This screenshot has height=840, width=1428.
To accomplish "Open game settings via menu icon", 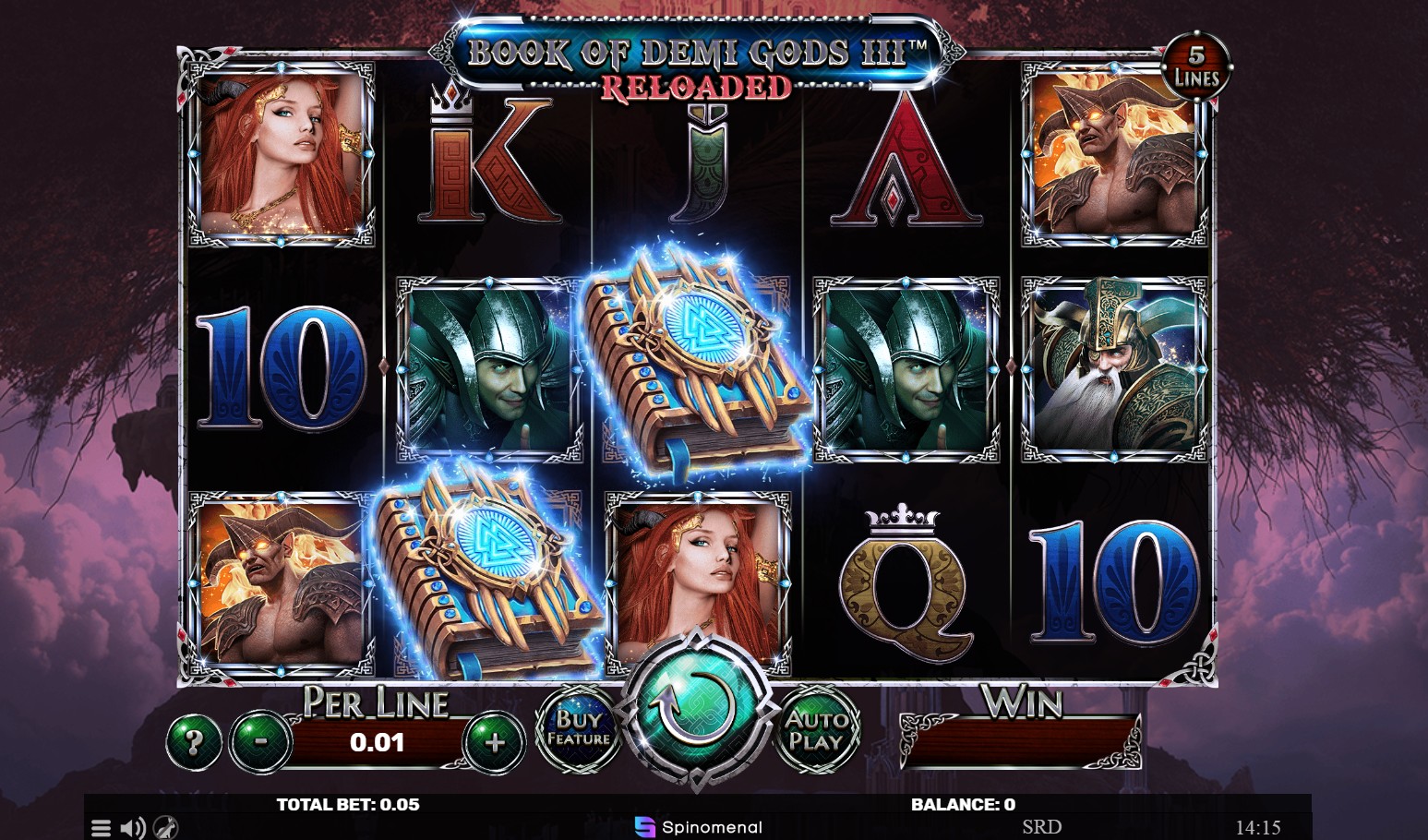I will pos(102,826).
